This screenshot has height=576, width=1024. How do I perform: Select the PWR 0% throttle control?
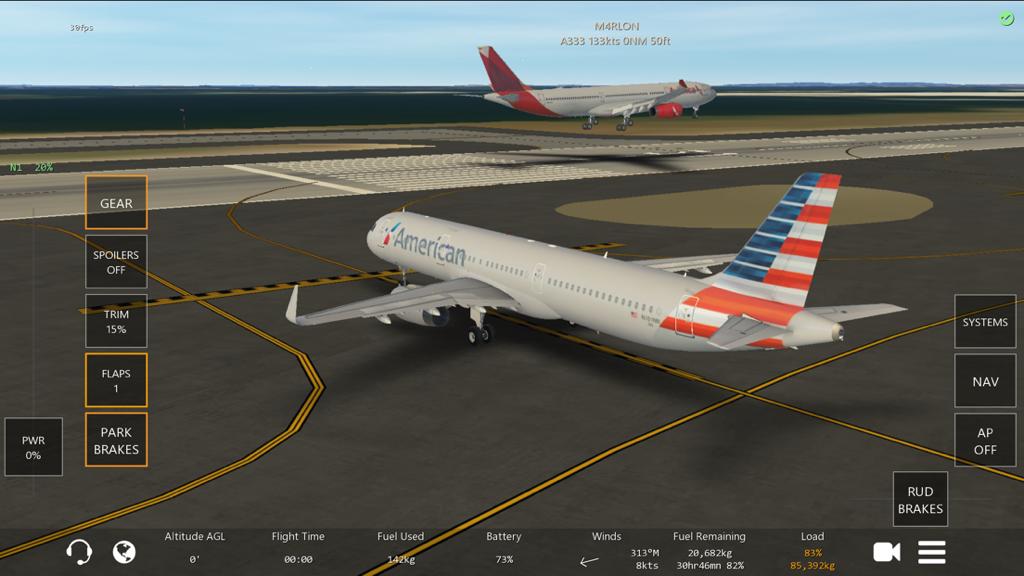click(x=33, y=447)
